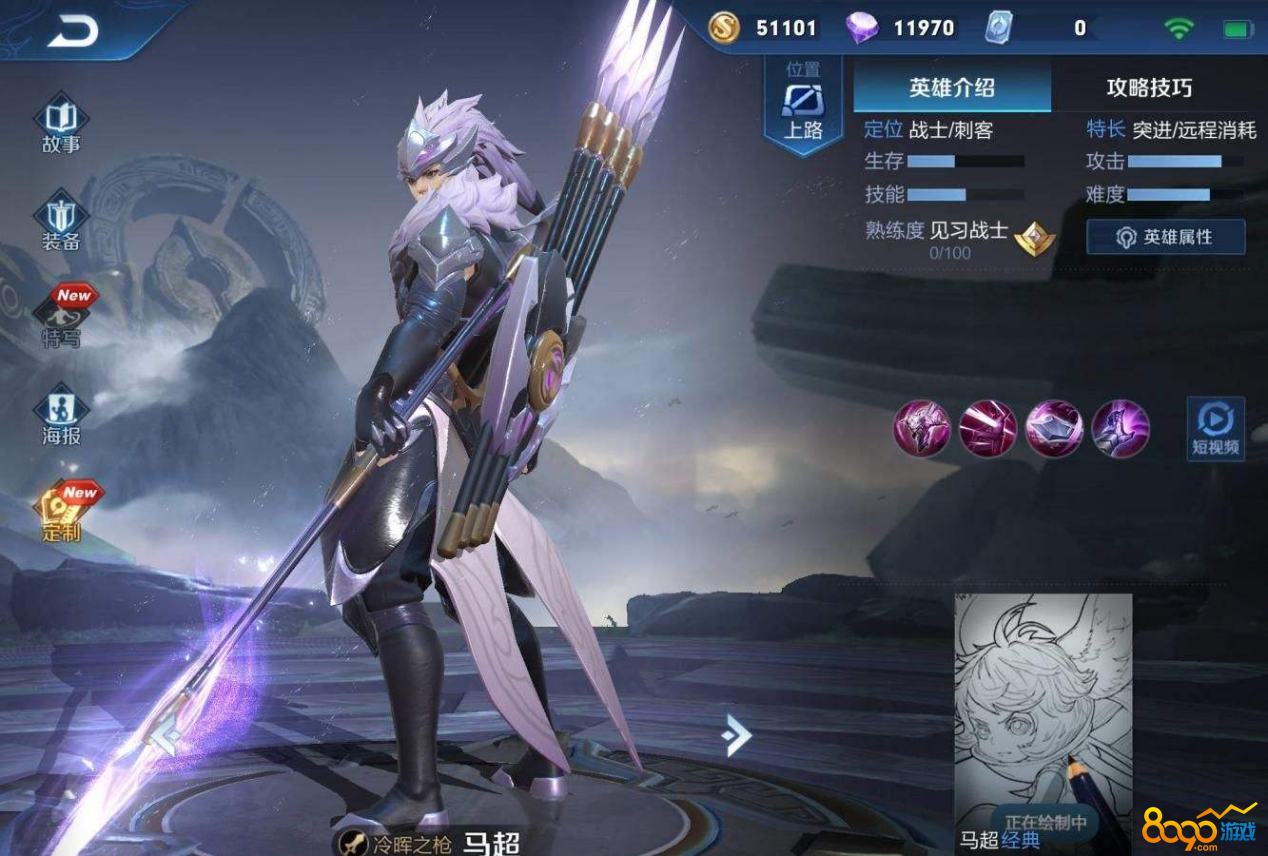1268x856 pixels.
Task: Click the purple diamond currency icon
Action: pyautogui.click(x=861, y=28)
